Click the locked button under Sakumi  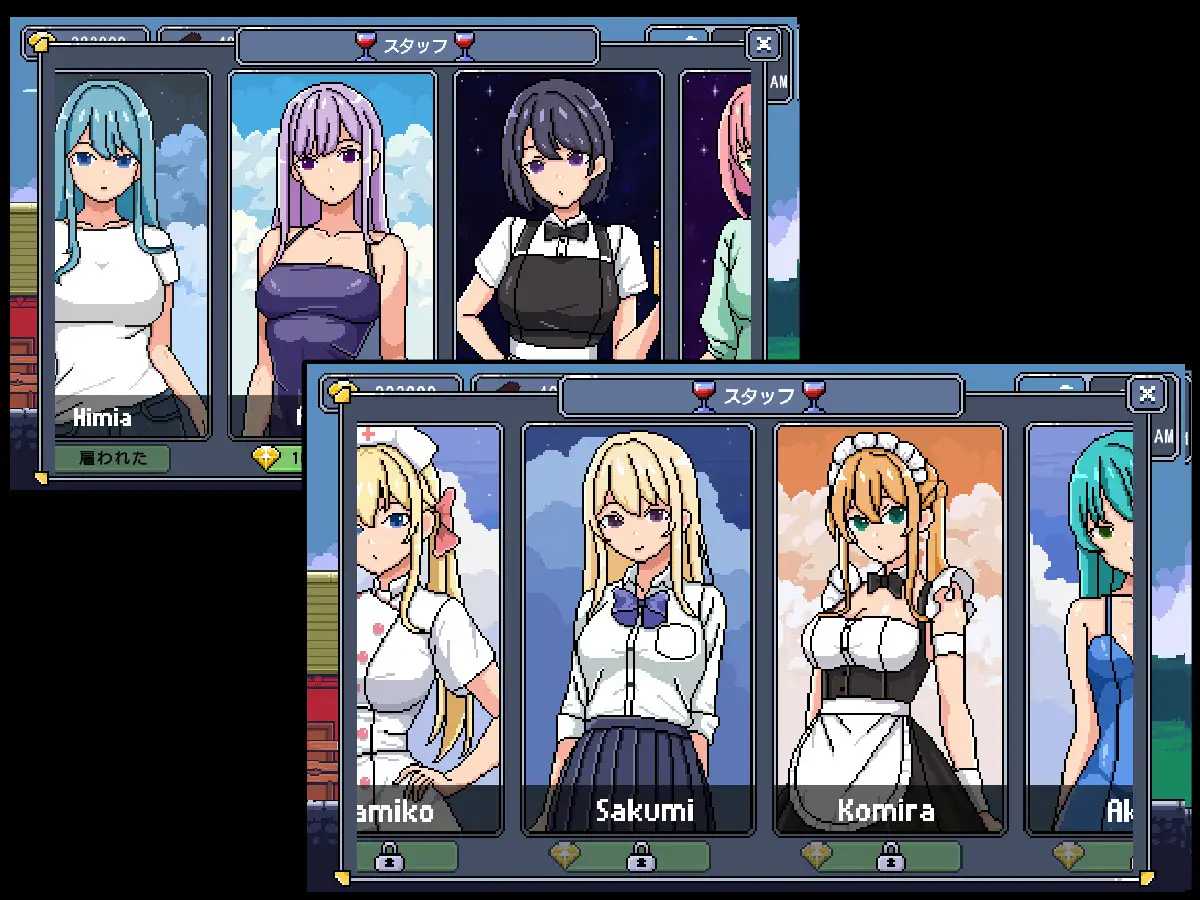640,856
